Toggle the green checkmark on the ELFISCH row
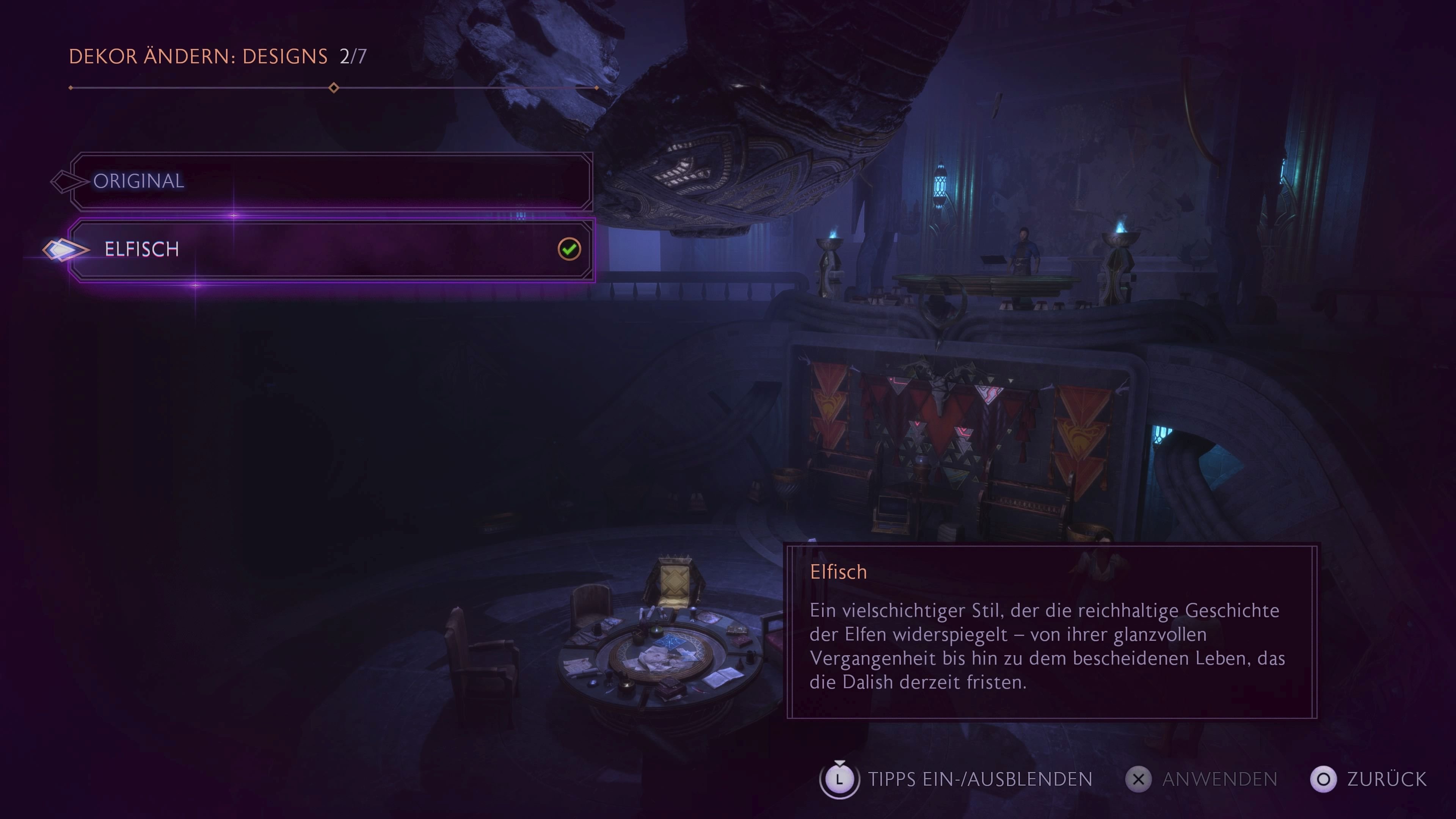This screenshot has width=1456, height=819. tap(570, 249)
